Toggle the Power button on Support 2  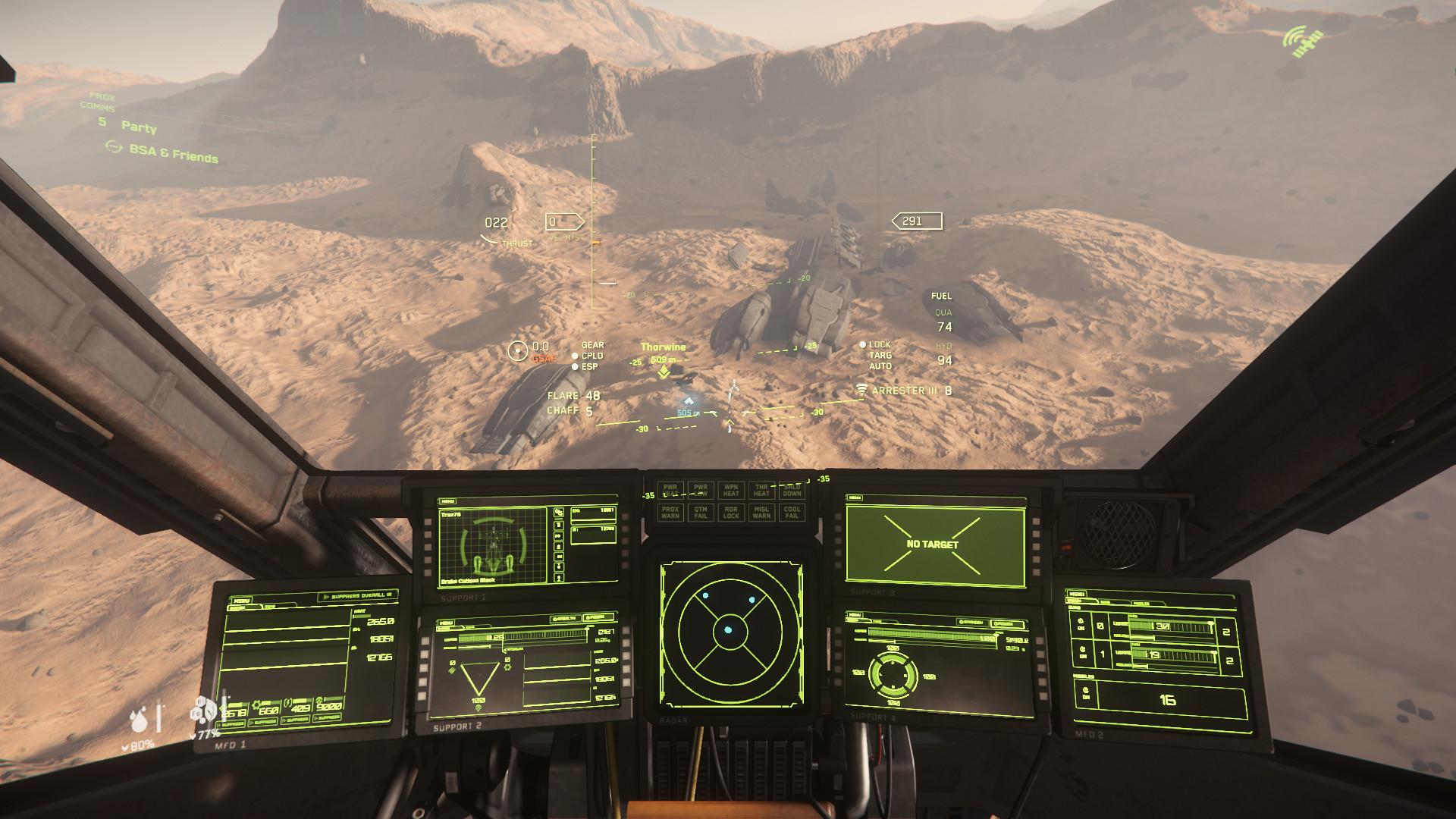click(599, 618)
